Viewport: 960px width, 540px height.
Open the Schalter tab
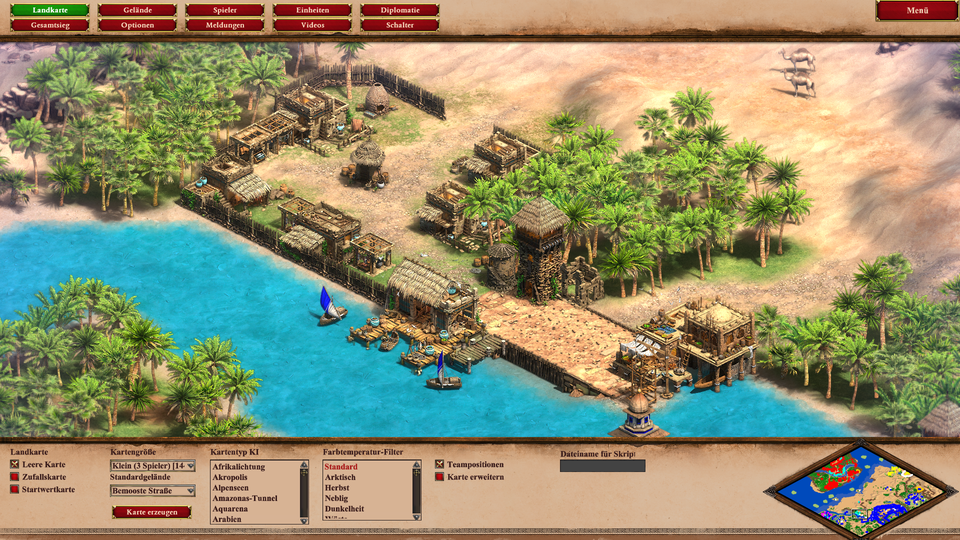tap(400, 25)
